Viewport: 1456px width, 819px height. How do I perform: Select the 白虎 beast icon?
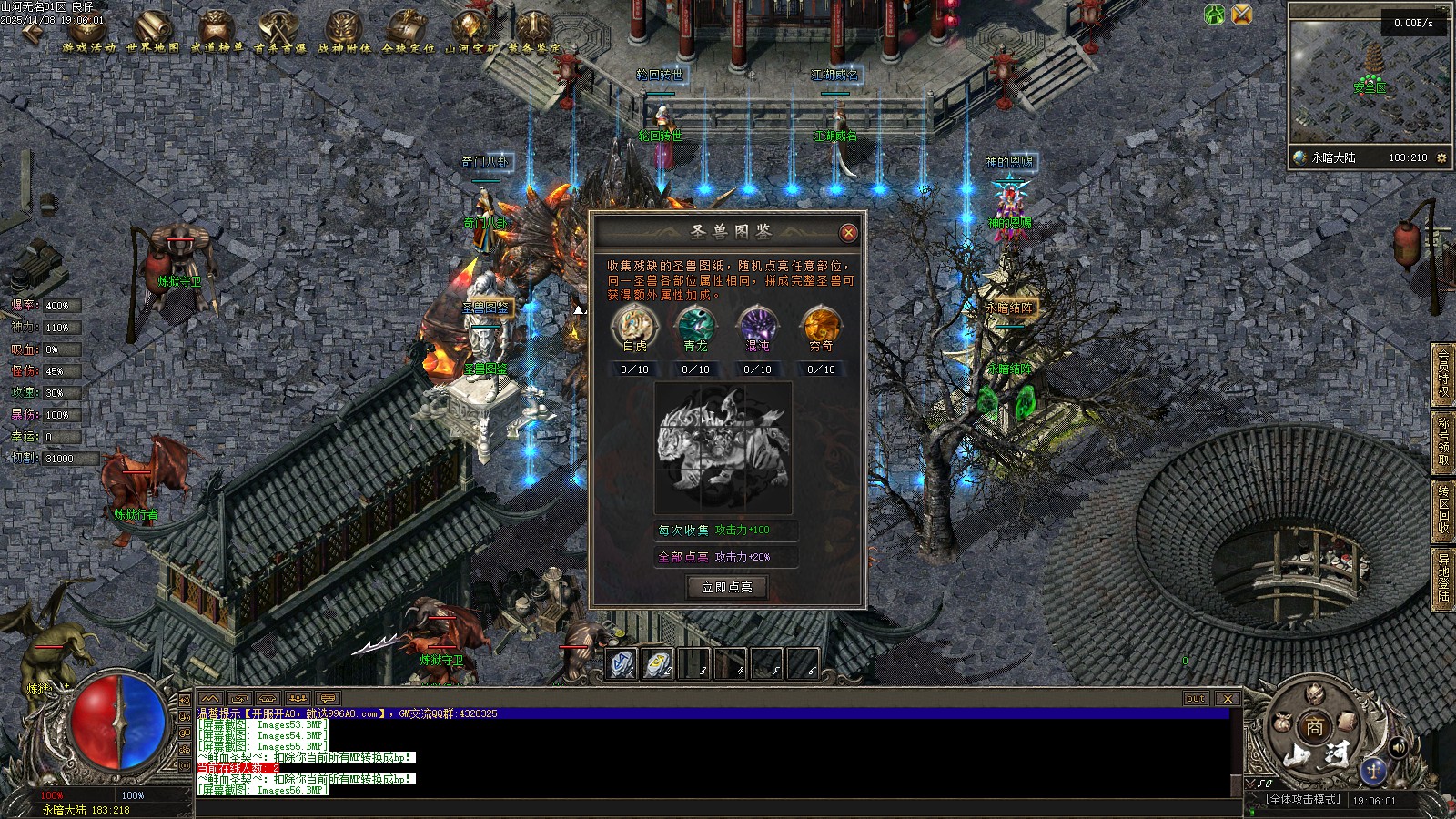[635, 326]
